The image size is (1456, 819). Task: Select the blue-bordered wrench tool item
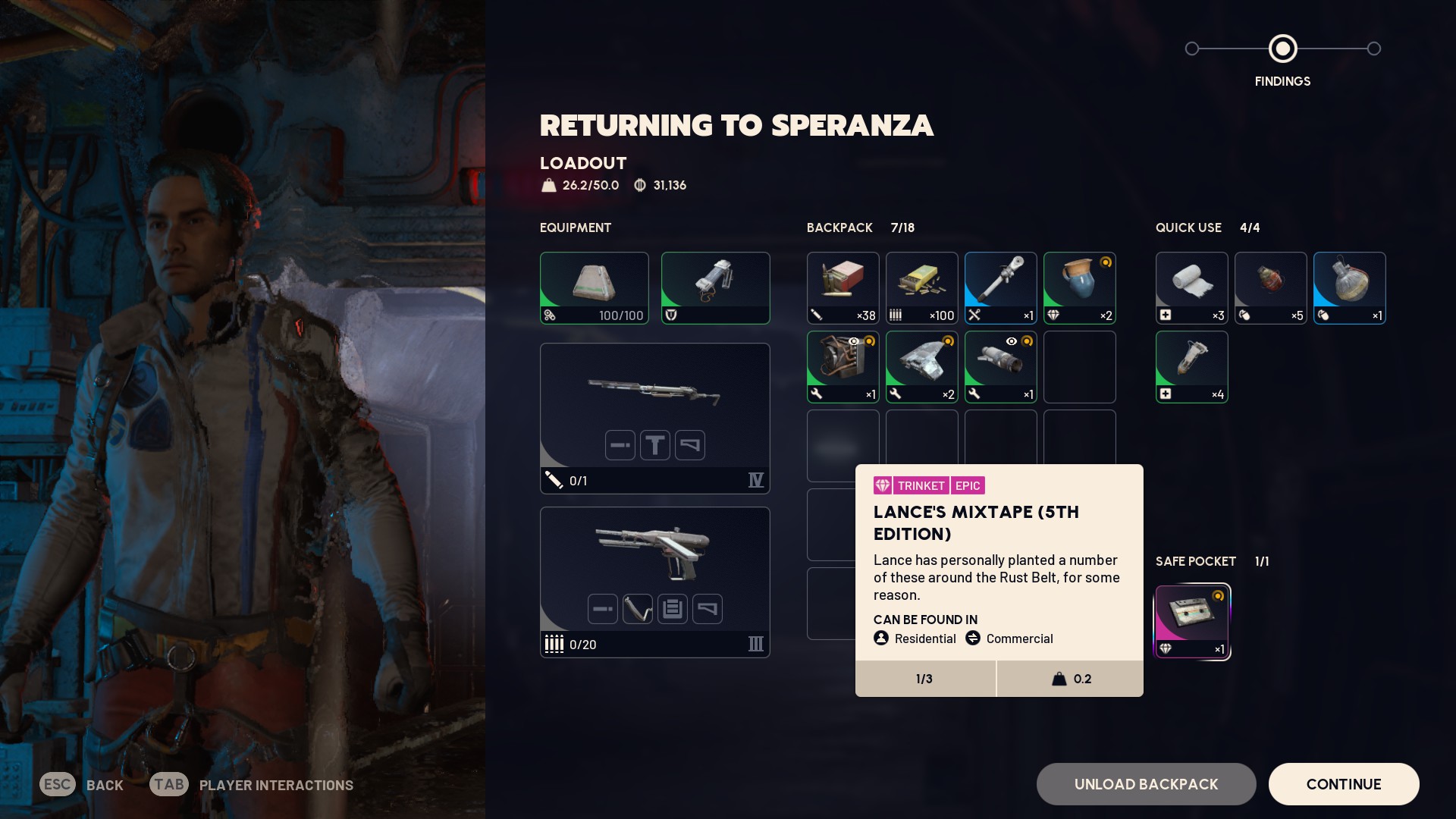click(1000, 288)
